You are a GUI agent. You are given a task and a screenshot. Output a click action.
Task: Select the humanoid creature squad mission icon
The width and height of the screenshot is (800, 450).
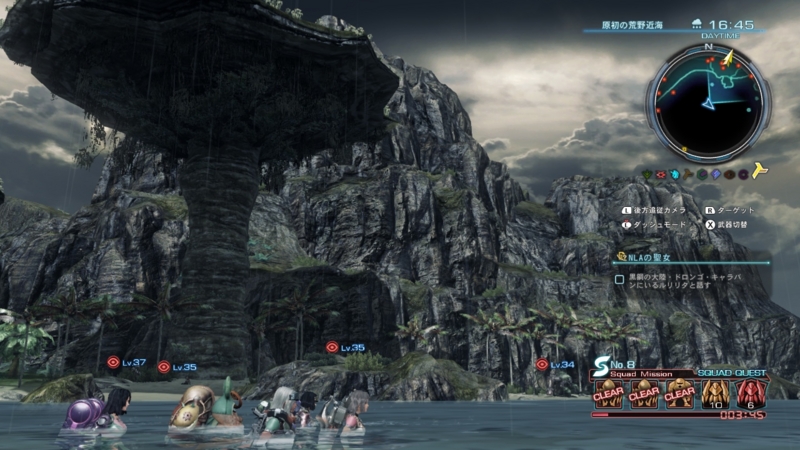point(680,393)
